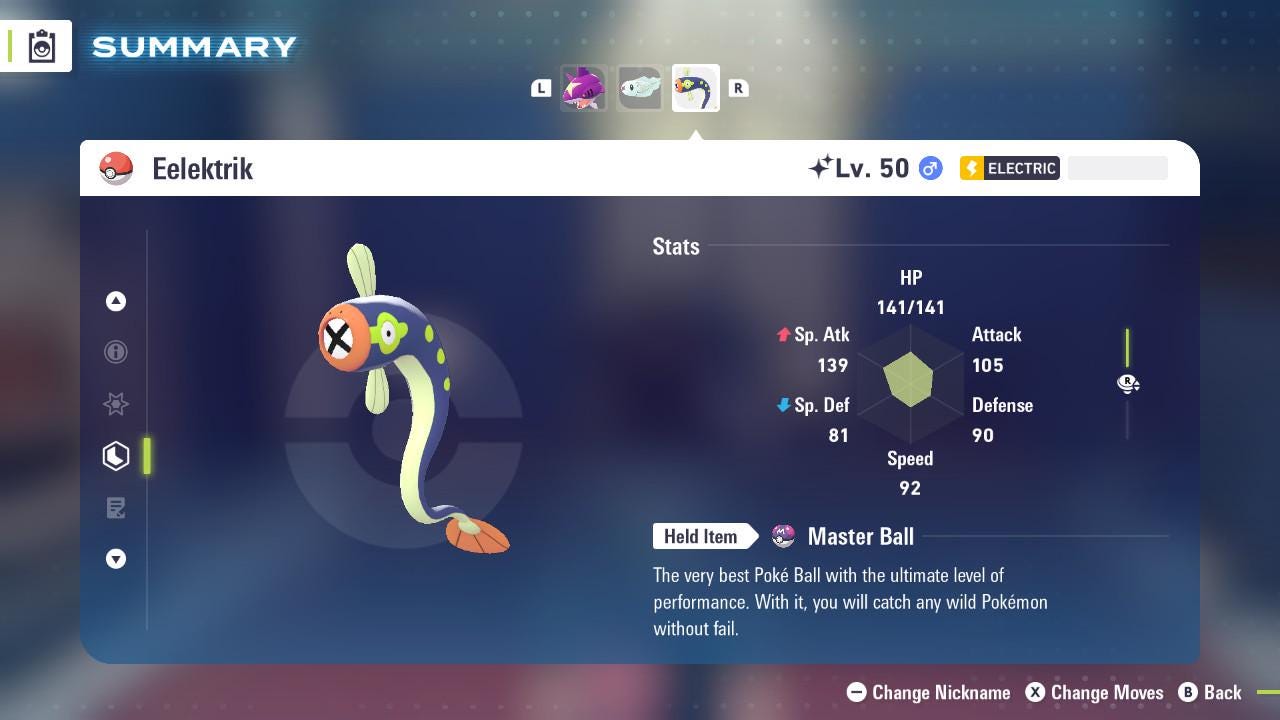
Task: Click the Summary clipboard icon in top-left corner
Action: click(x=40, y=45)
